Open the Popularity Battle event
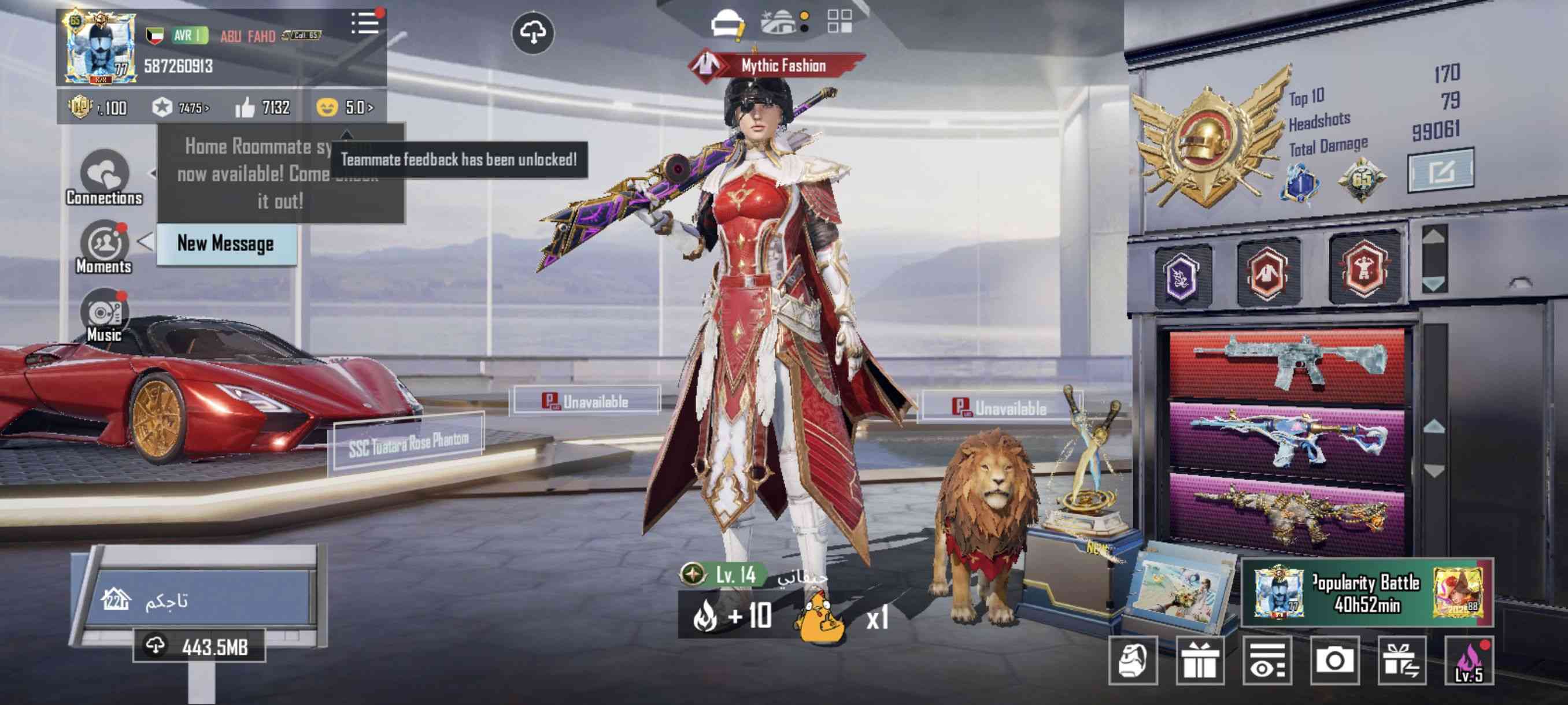The height and width of the screenshot is (705, 1568). (x=1367, y=593)
